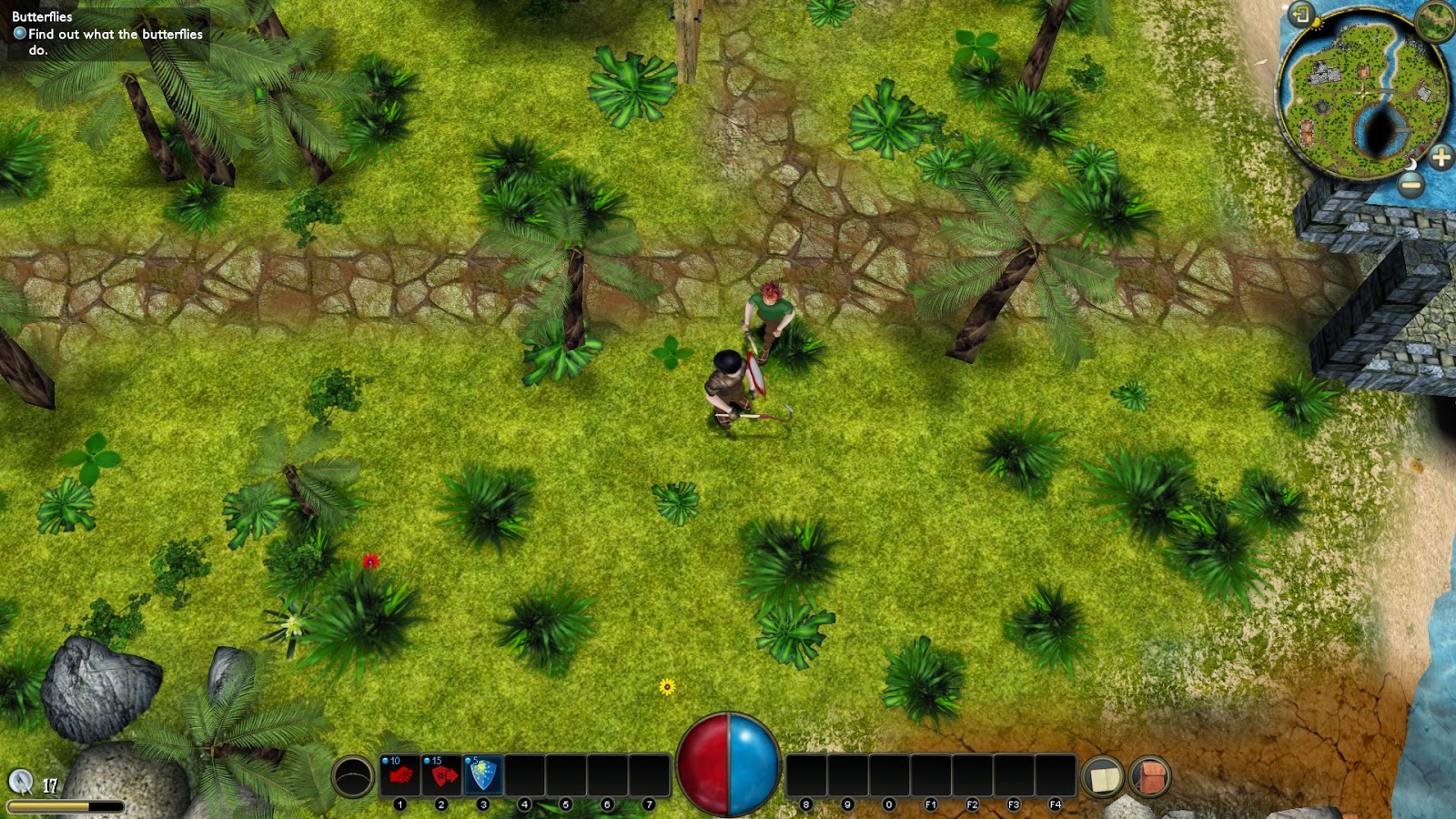1456x819 pixels.
Task: Activate the power strike skill in slot 2
Action: pyautogui.click(x=441, y=773)
